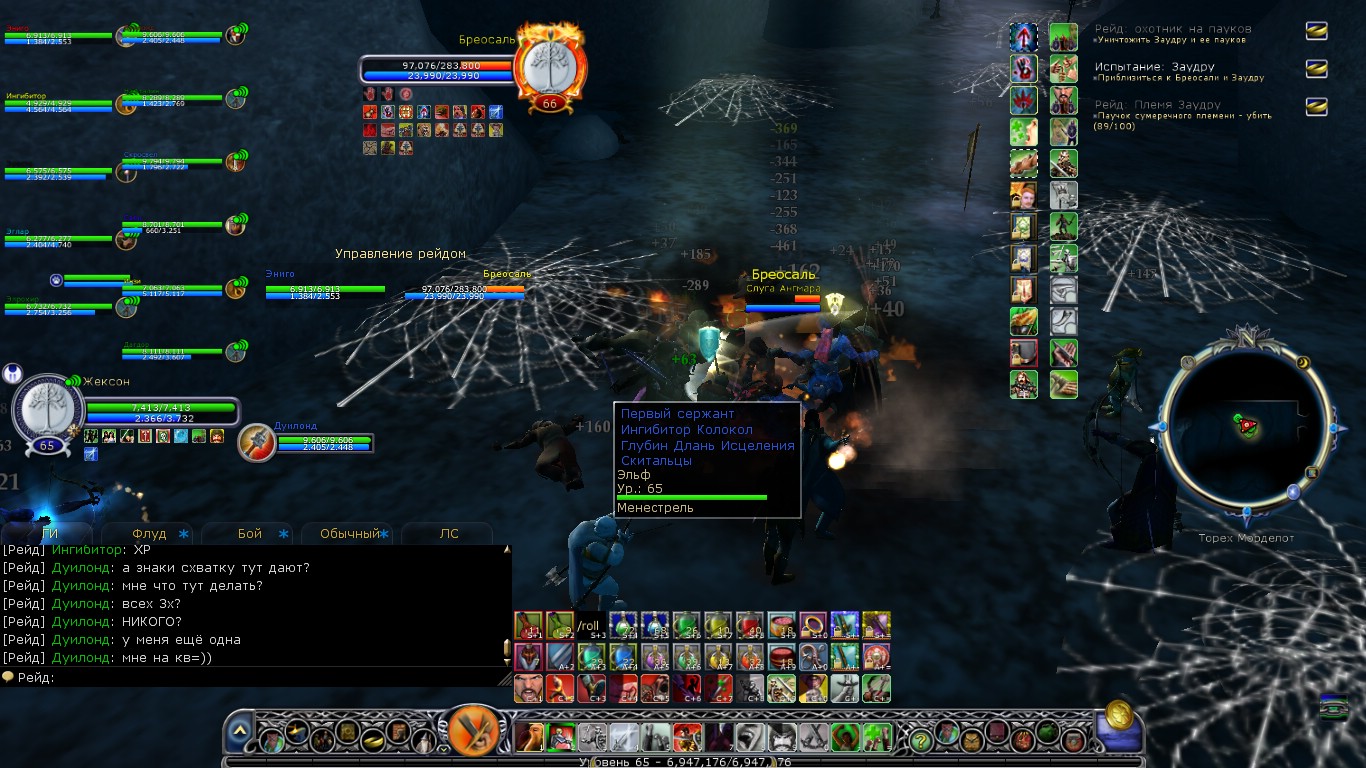Select the Бреосаль target portrait

click(549, 65)
